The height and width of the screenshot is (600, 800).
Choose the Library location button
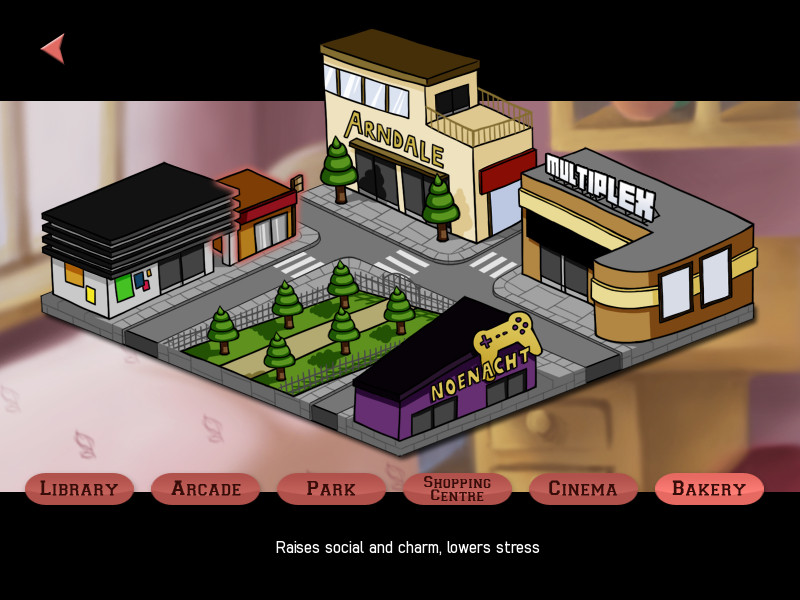click(x=79, y=489)
